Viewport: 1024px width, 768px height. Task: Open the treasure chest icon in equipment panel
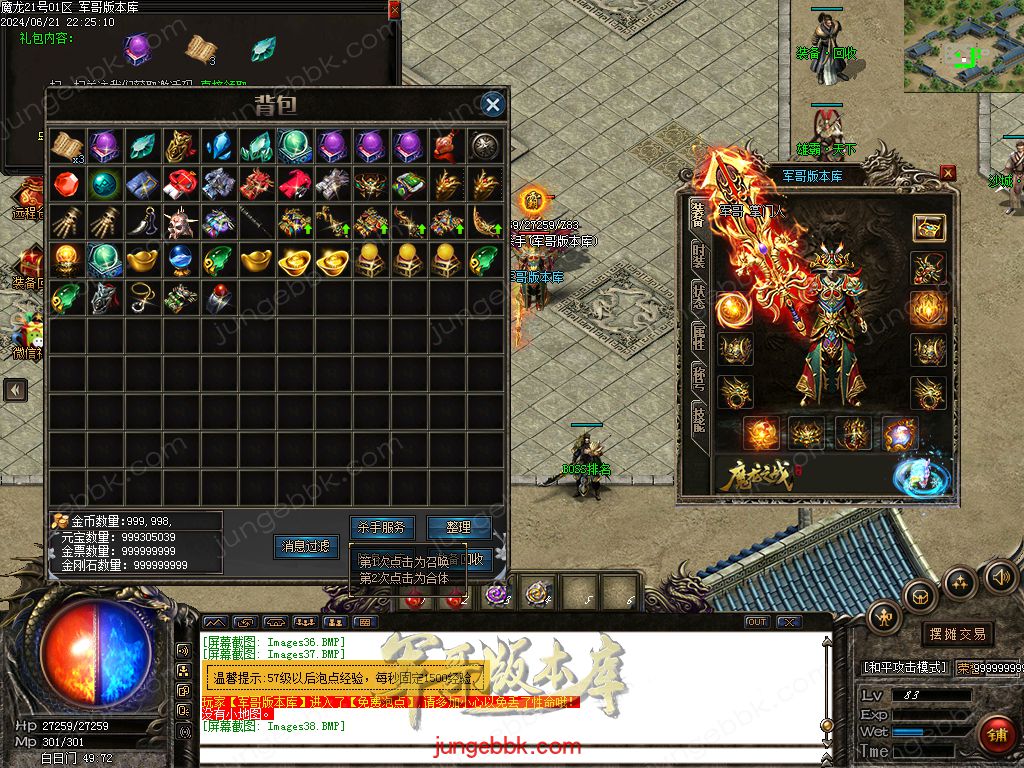(x=928, y=227)
